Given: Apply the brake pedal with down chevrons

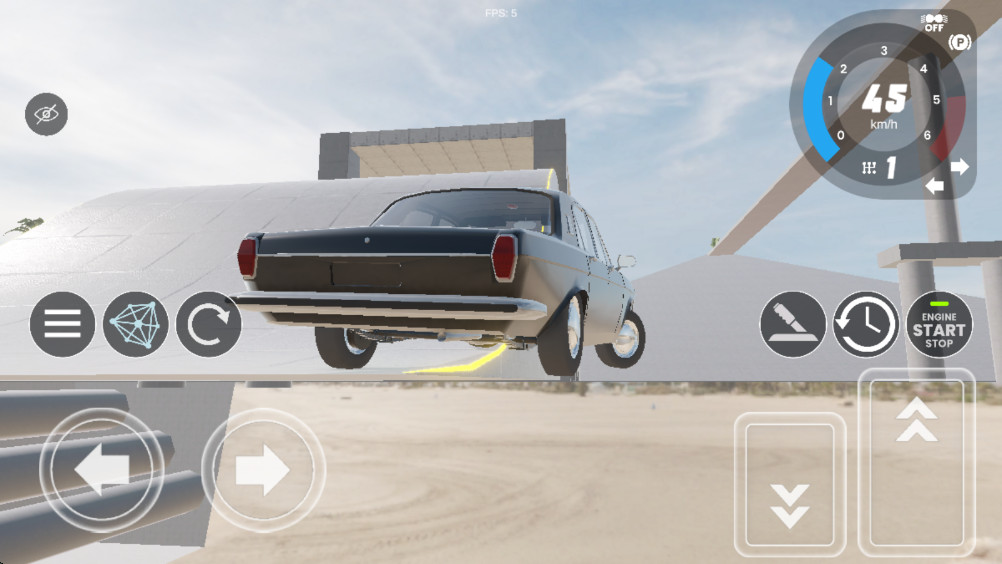Looking at the screenshot, I should [x=790, y=484].
